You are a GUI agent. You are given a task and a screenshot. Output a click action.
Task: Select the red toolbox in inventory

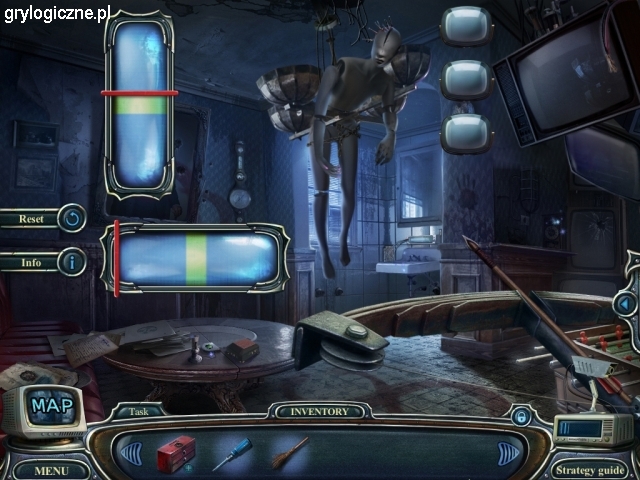coord(175,452)
